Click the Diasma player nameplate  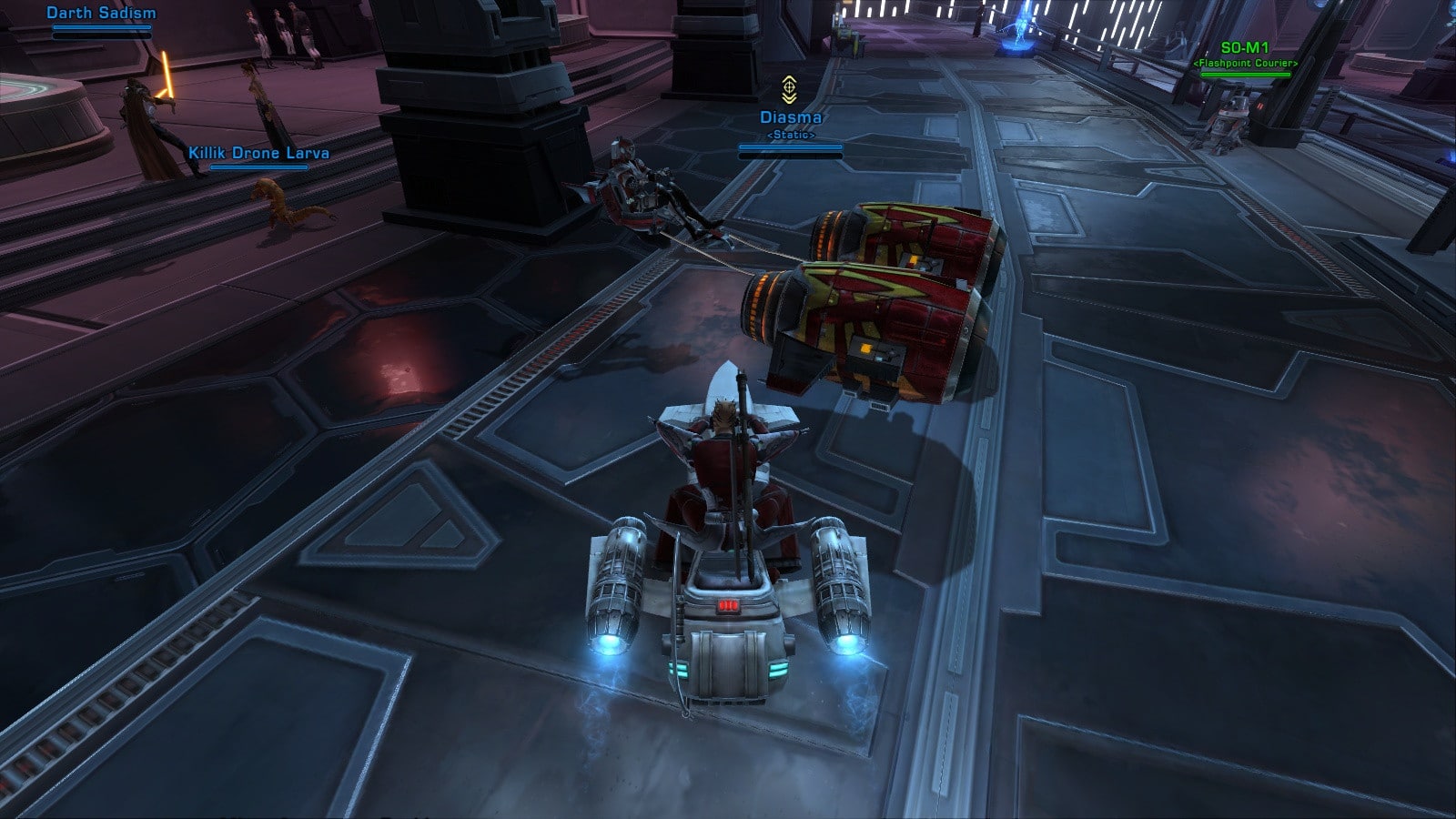(791, 117)
